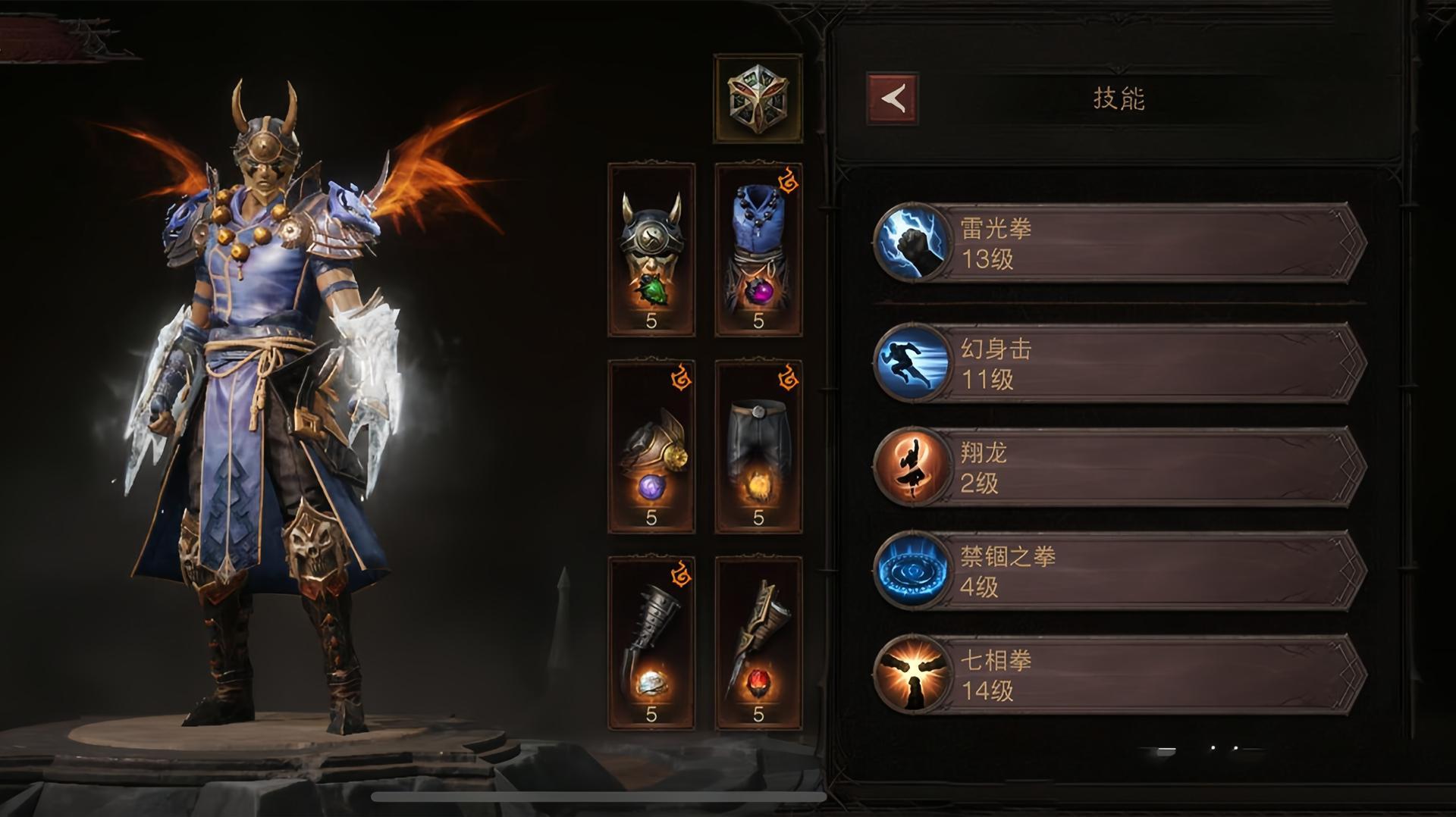Choose the shoulder pauldron equipment slot
Image resolution: width=1456 pixels, height=817 pixels.
[x=651, y=447]
